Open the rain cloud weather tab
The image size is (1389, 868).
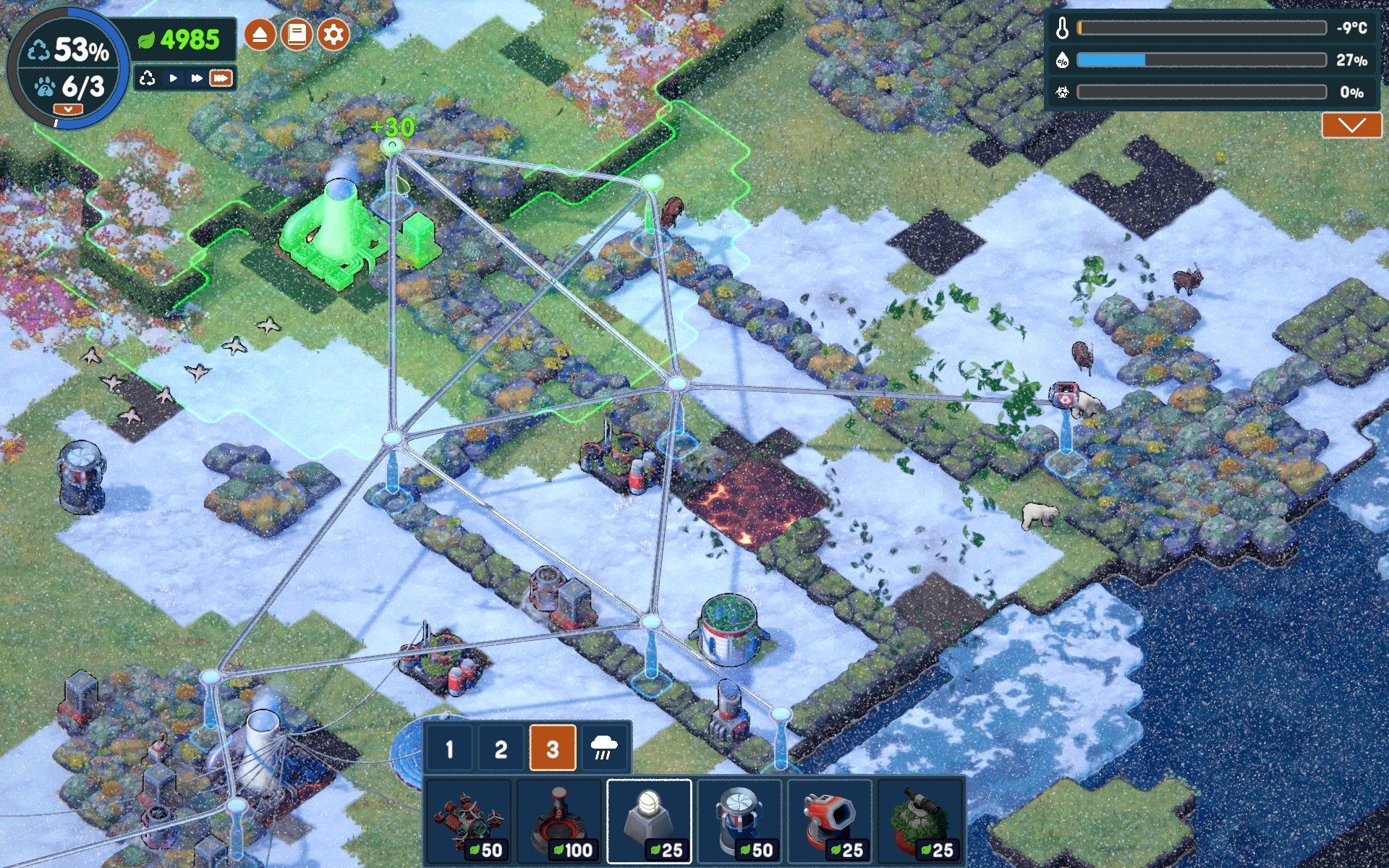pos(604,749)
